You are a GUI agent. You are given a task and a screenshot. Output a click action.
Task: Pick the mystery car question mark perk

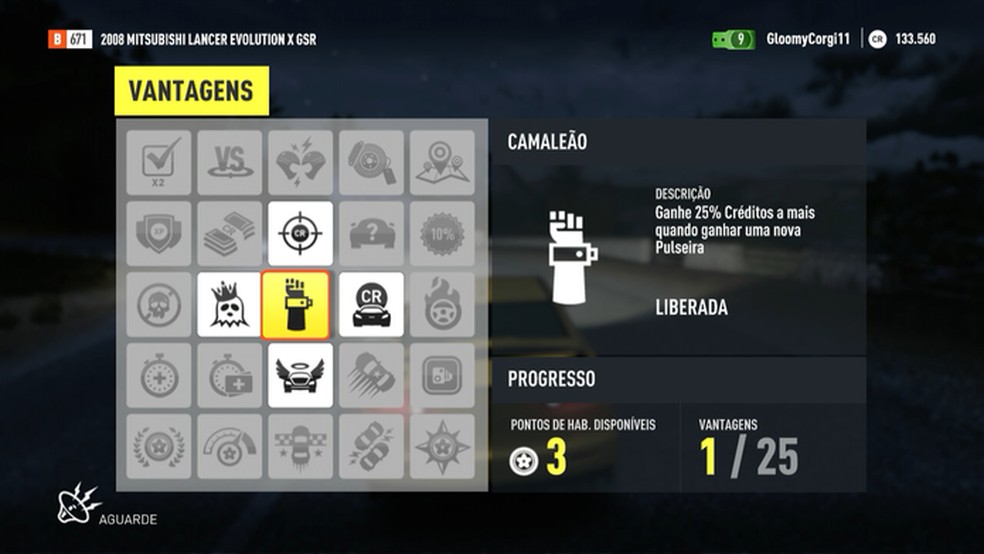[371, 233]
